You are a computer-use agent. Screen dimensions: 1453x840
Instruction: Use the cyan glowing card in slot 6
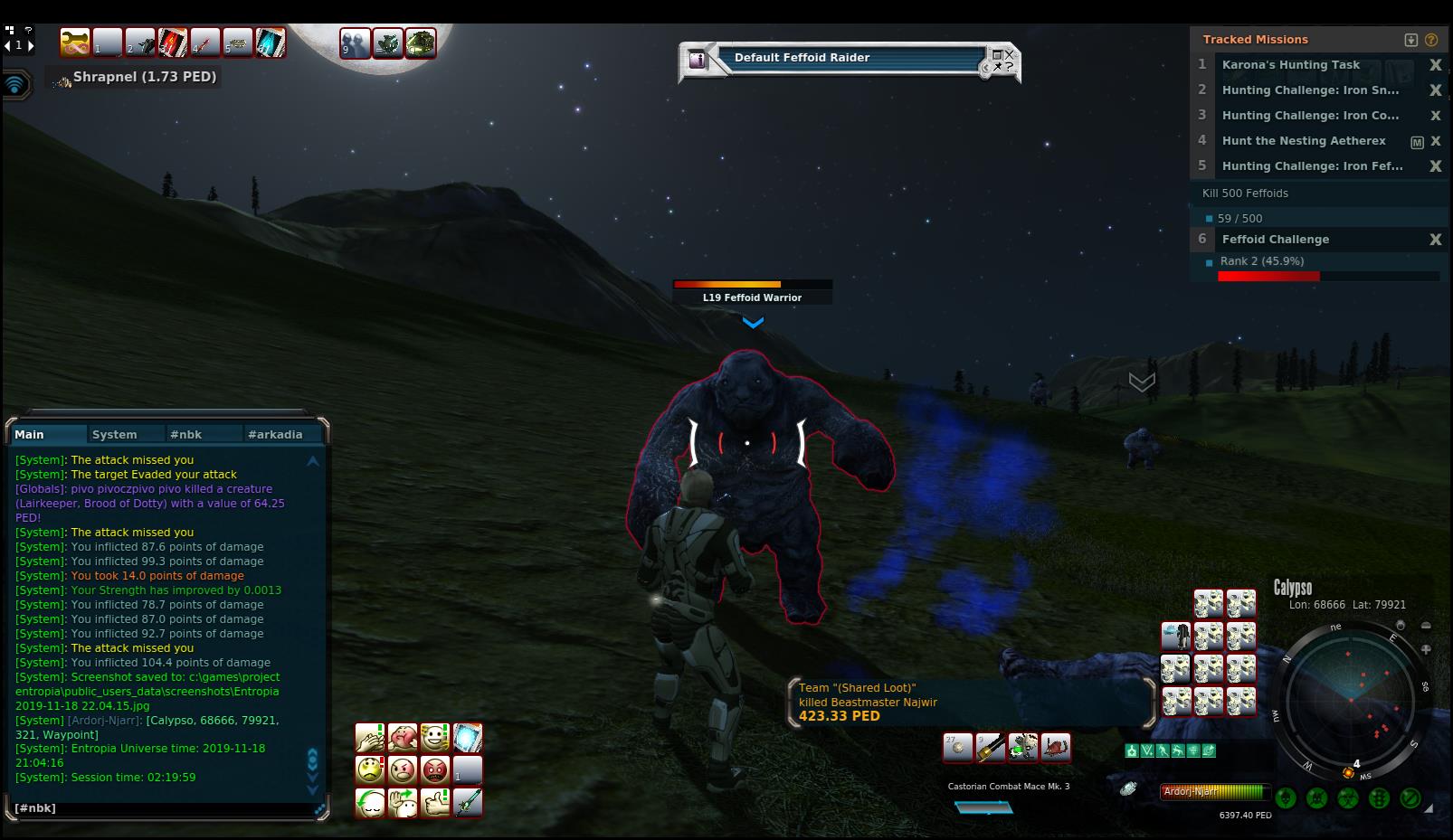[271, 42]
